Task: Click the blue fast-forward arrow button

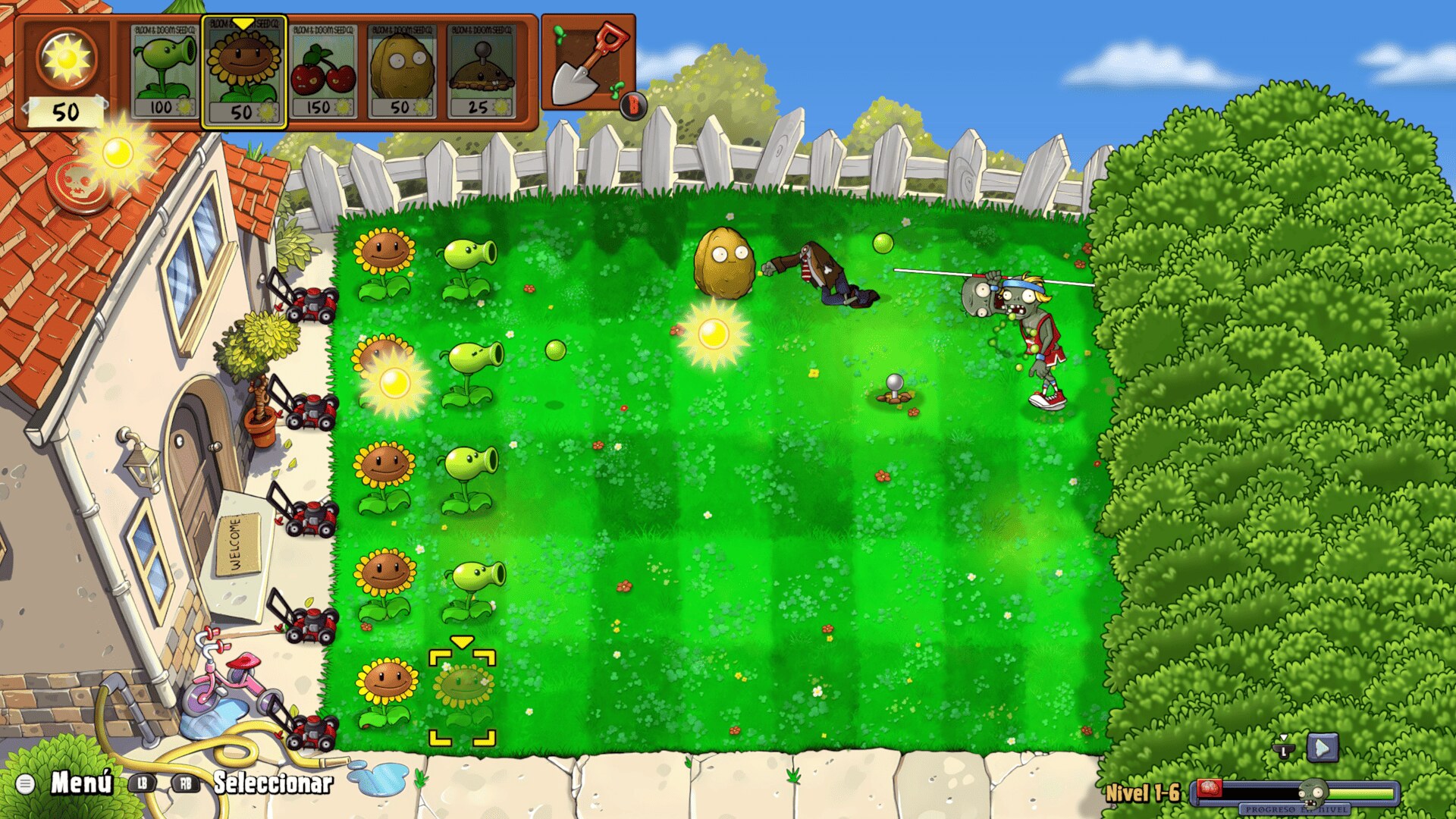Action: (1322, 748)
